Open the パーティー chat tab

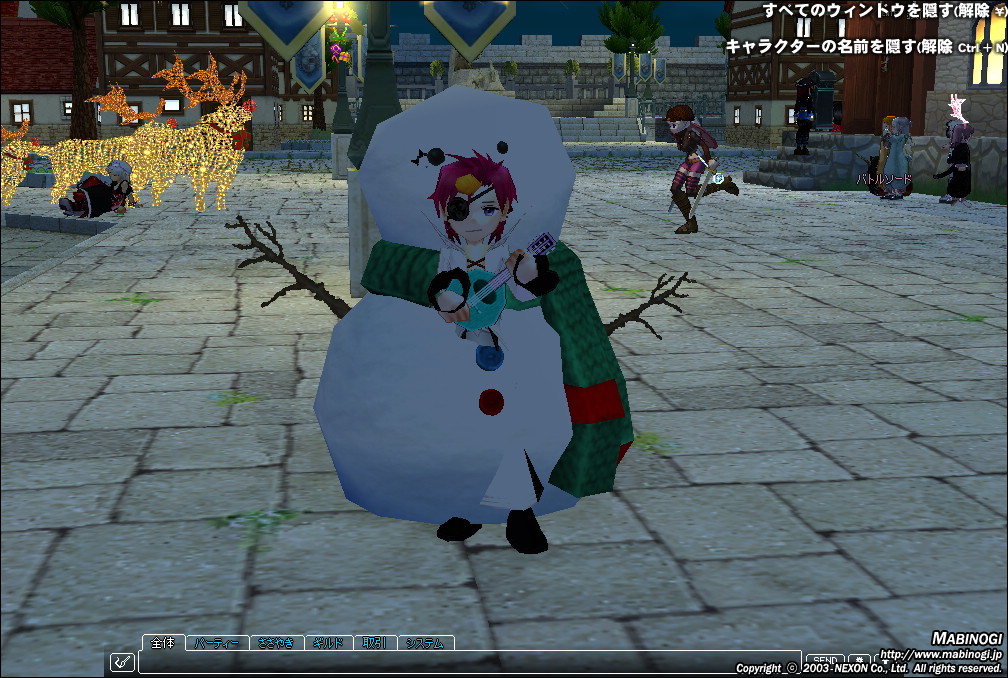(x=216, y=643)
